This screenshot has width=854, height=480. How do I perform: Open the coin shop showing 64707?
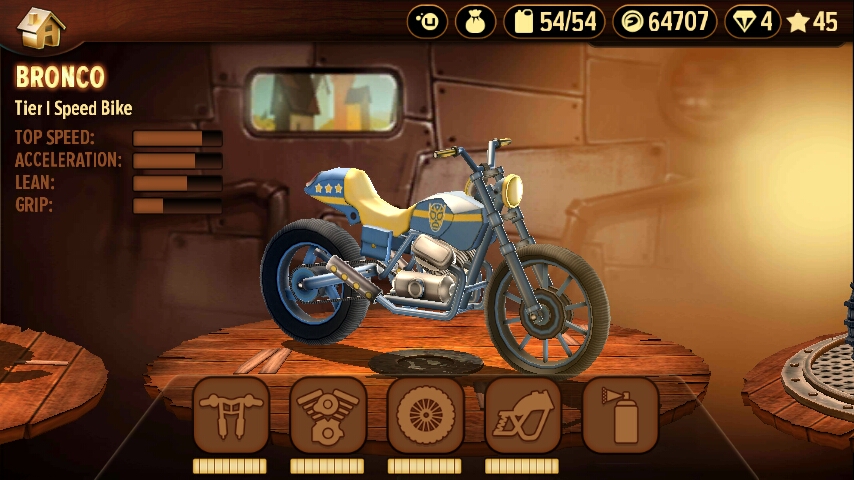pos(664,21)
